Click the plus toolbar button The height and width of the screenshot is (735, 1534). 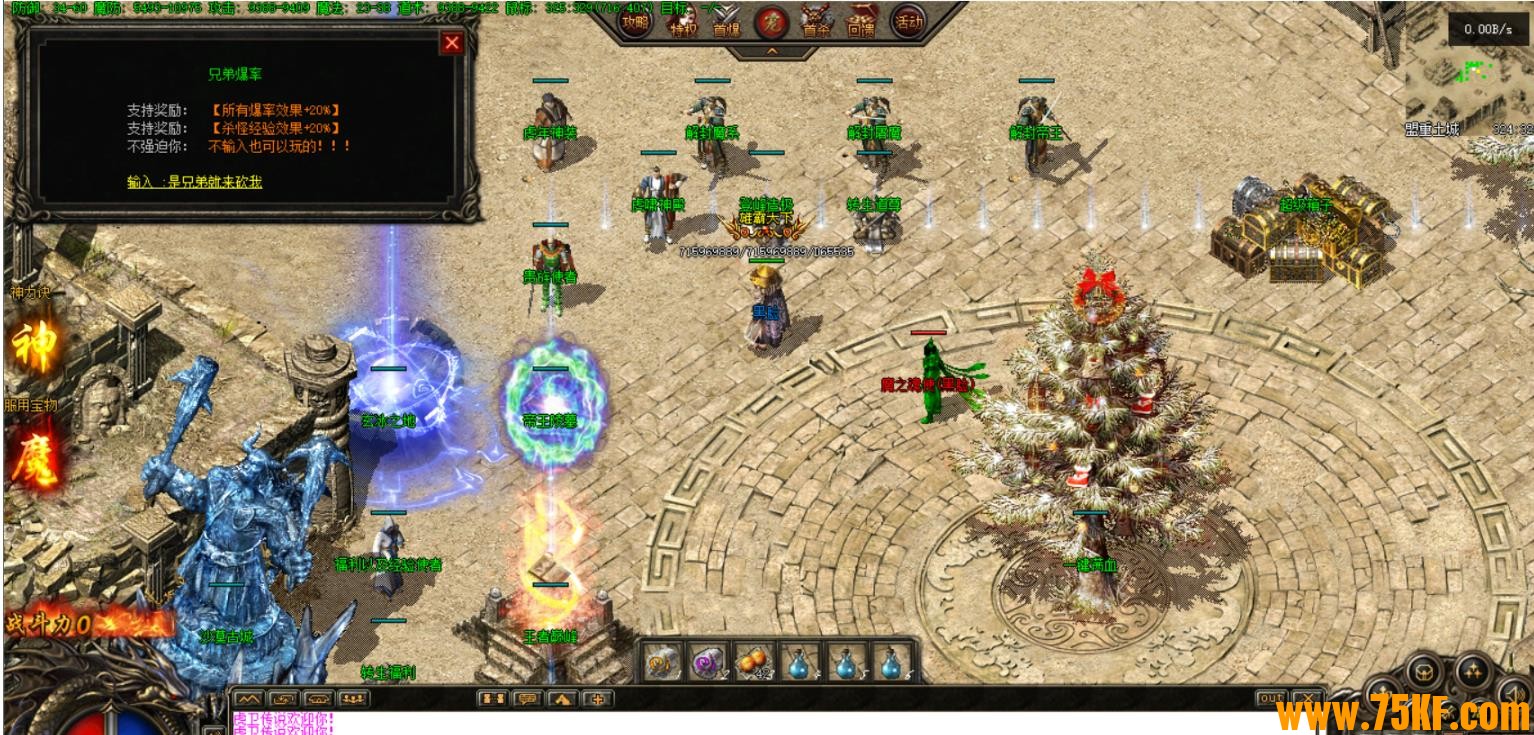(x=597, y=698)
